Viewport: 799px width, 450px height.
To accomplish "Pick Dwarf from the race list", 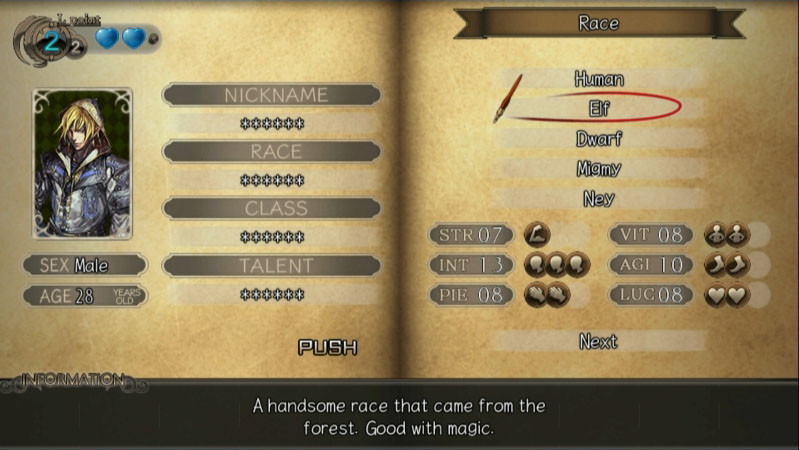I will point(599,138).
